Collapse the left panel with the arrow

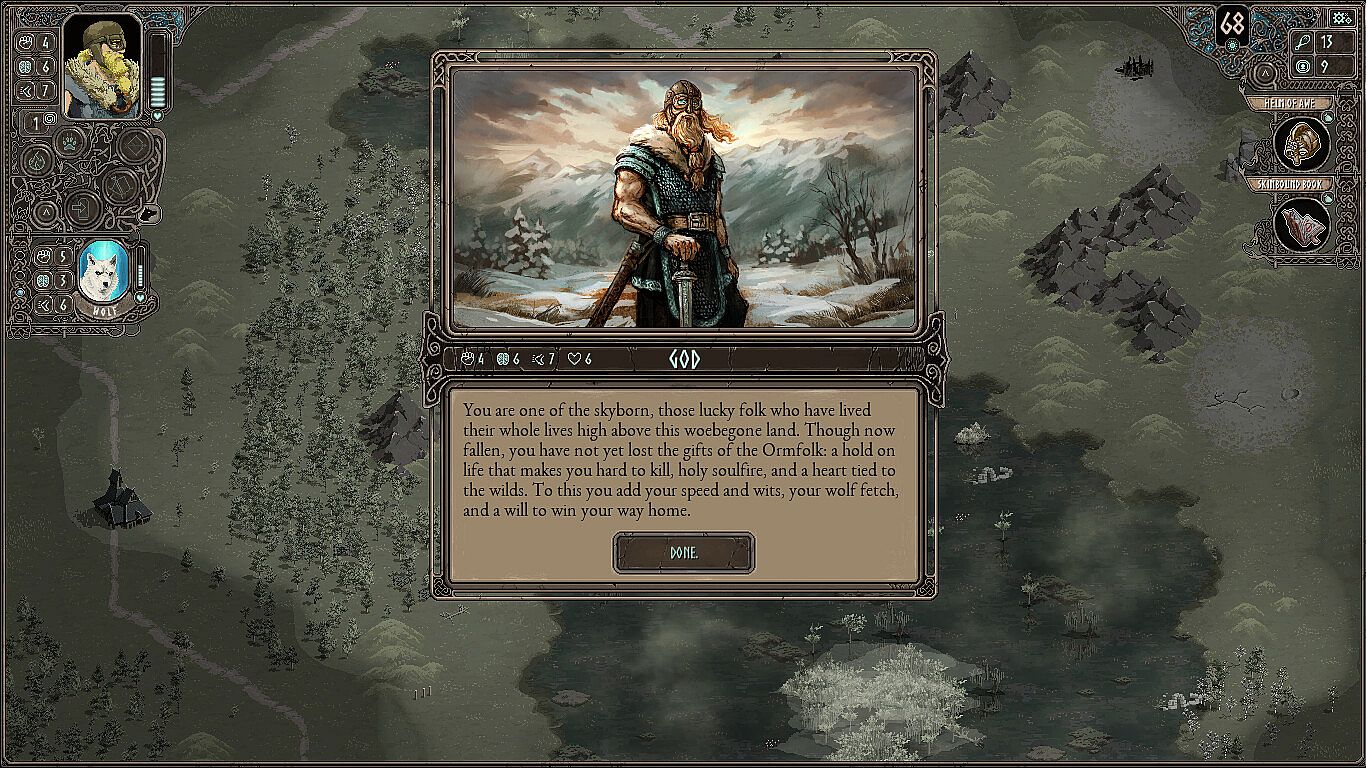pos(44,211)
